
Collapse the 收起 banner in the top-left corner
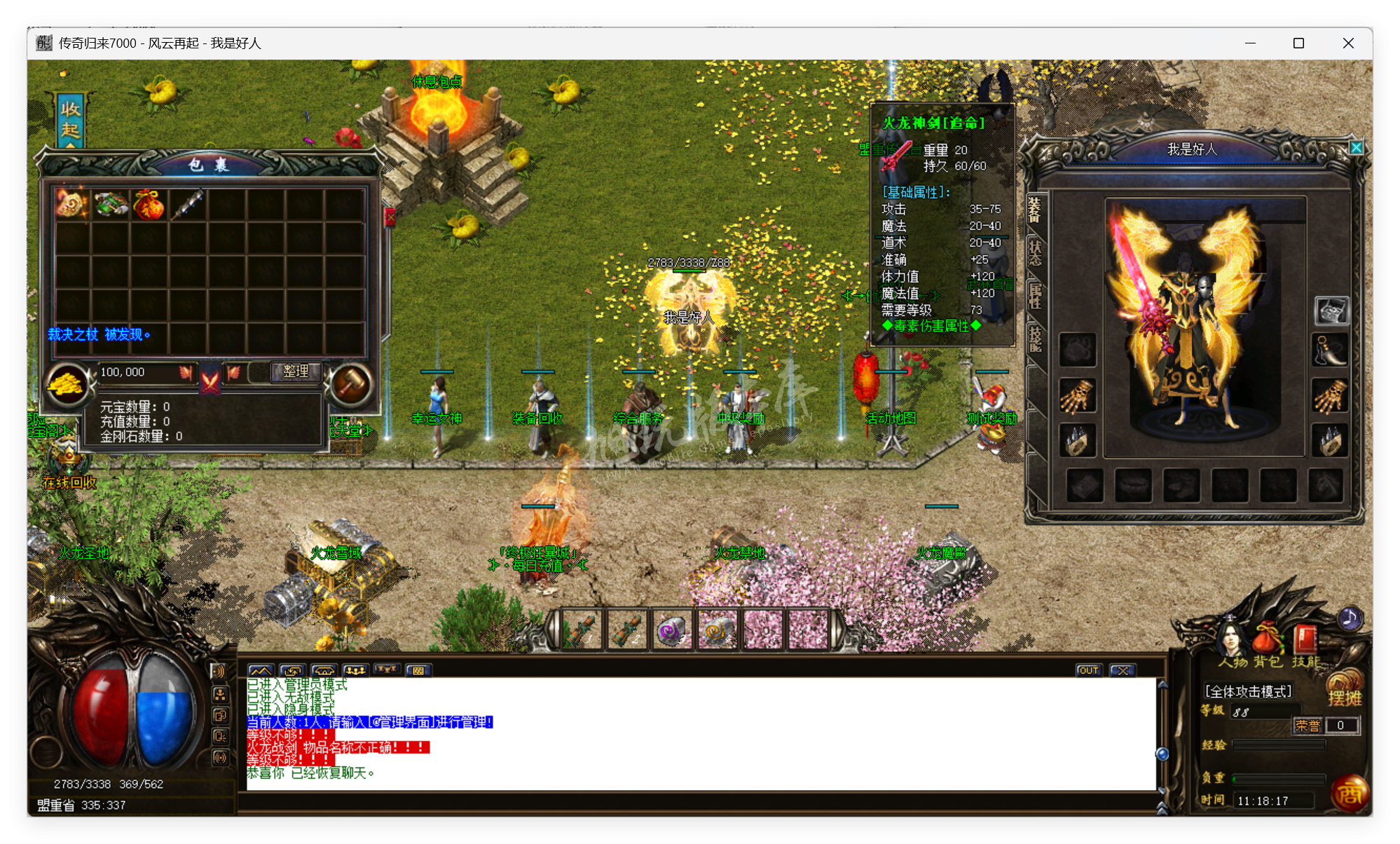(70, 119)
